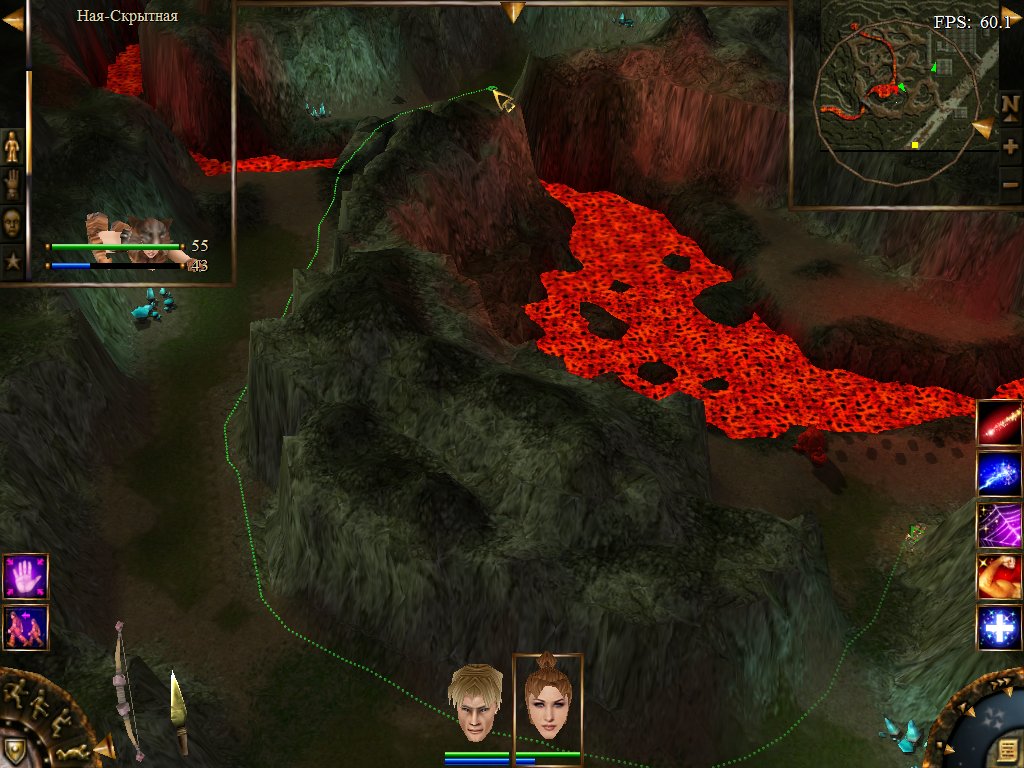This screenshot has width=1024, height=768.
Task: Select the brown-haired female hero portrait
Action: [x=547, y=701]
